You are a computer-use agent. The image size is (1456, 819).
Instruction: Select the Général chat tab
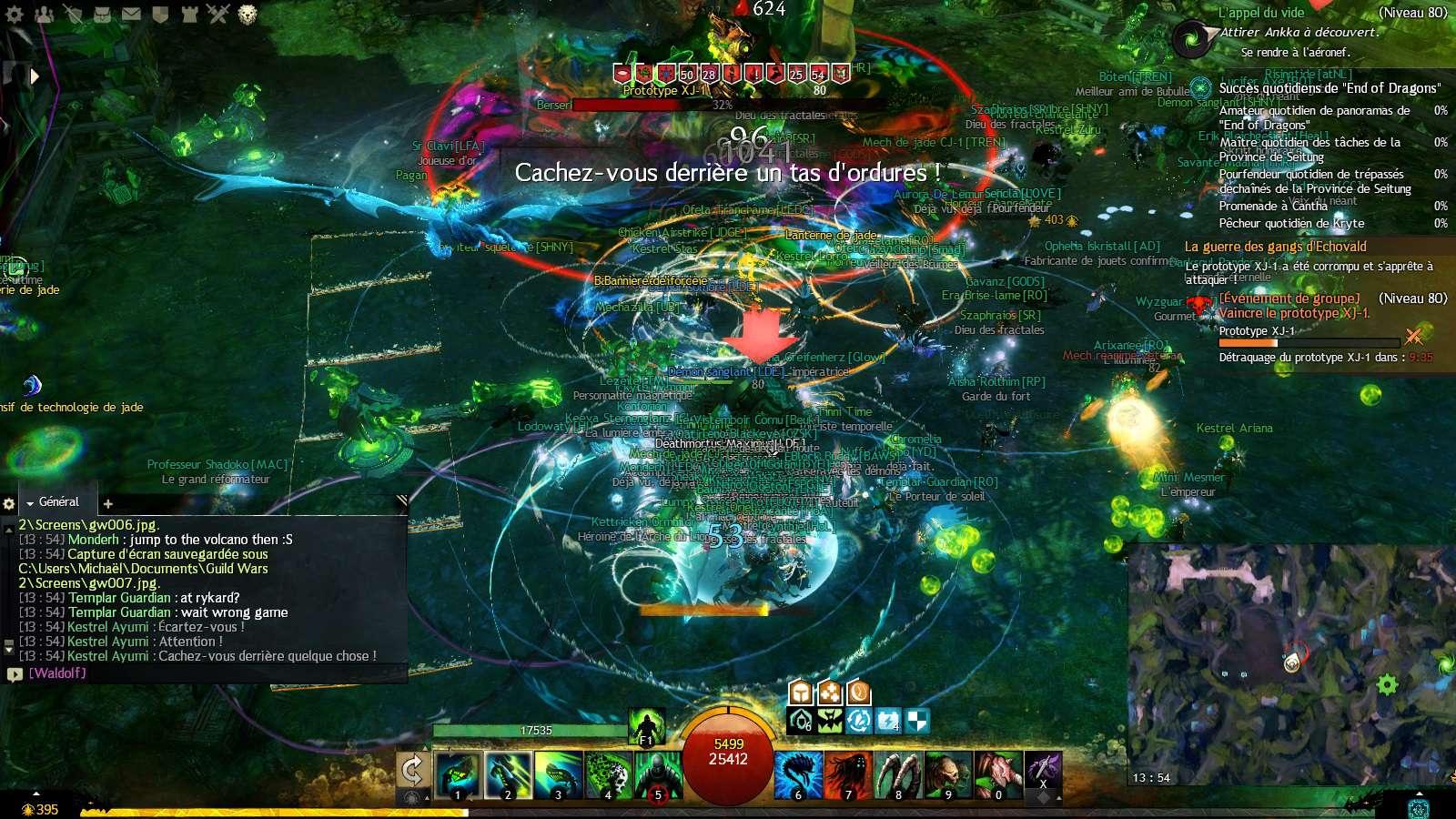click(x=57, y=501)
